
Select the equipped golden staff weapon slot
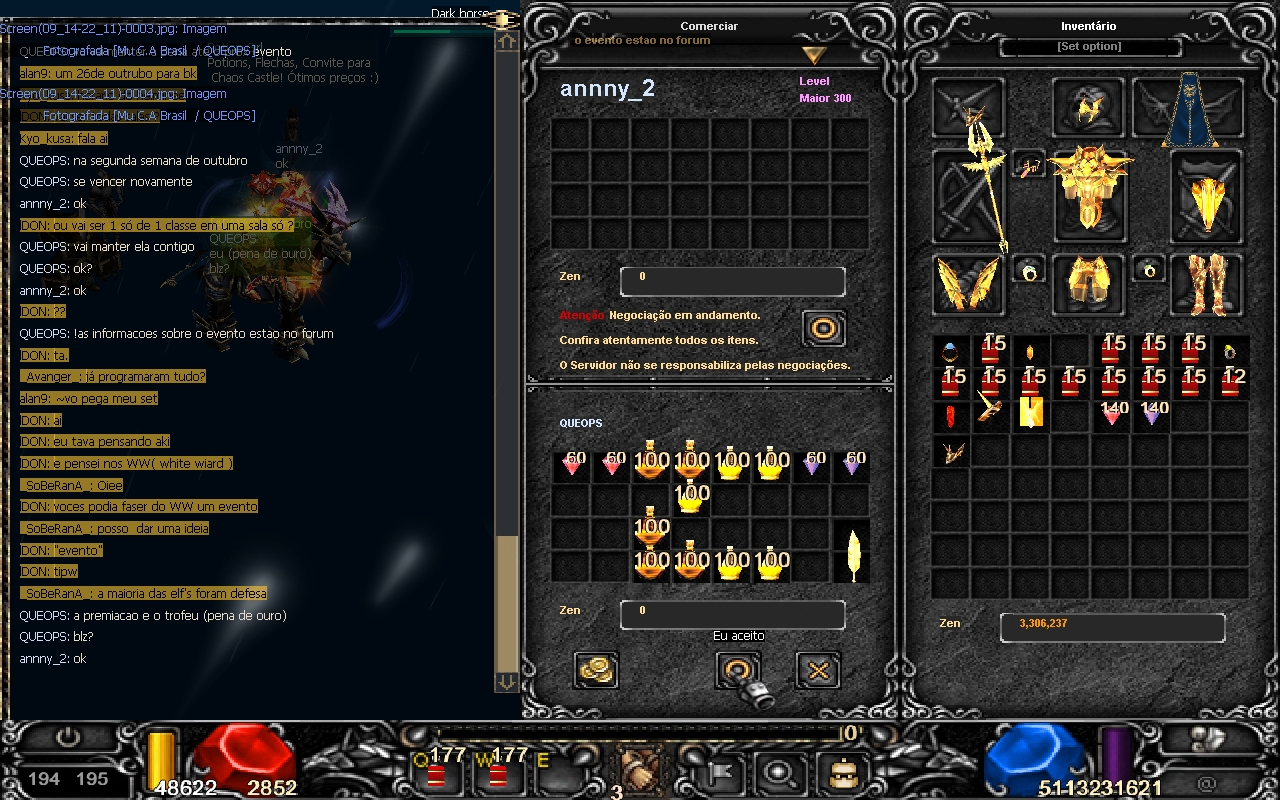point(968,197)
